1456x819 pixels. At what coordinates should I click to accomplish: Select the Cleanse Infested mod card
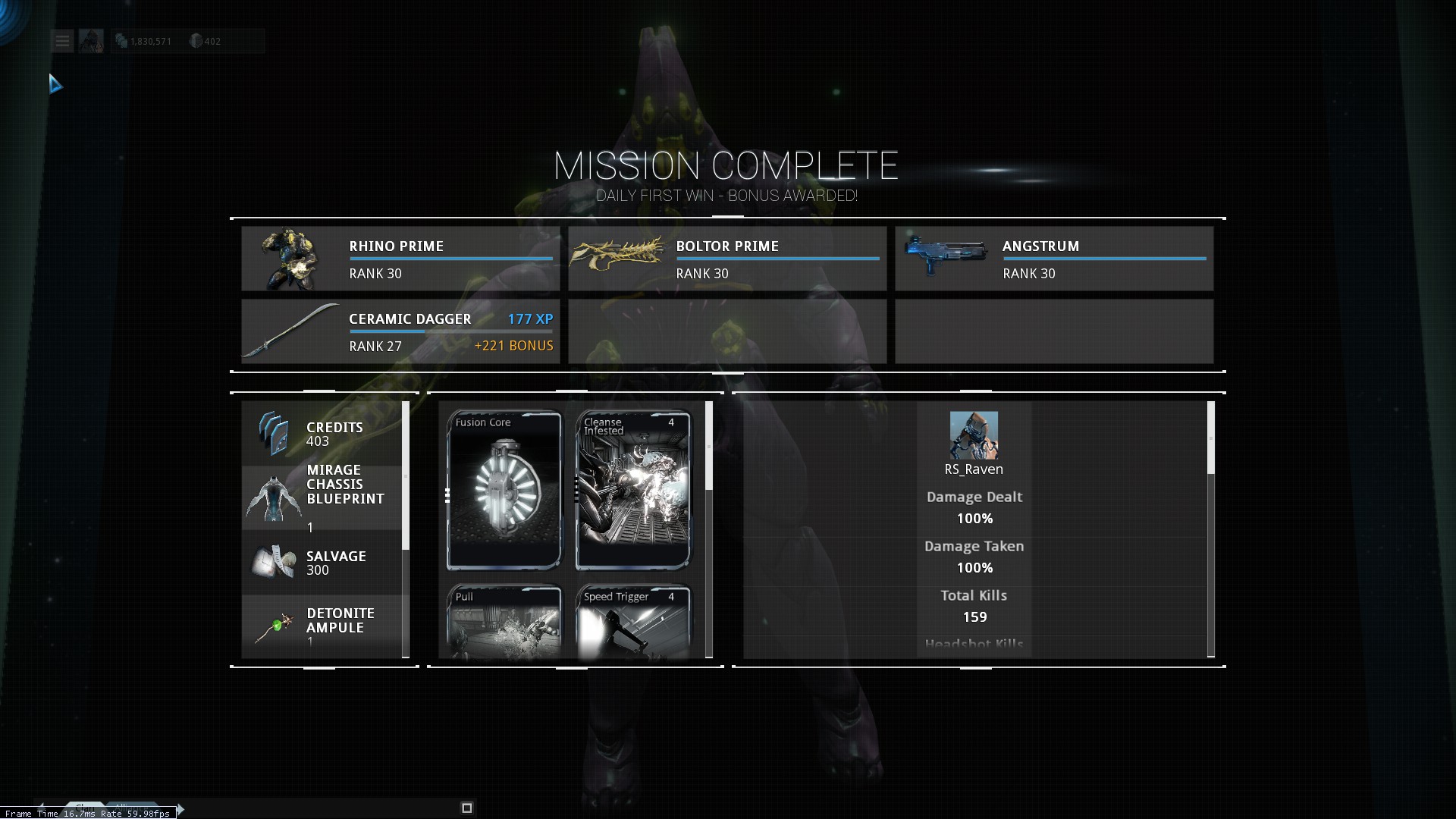coord(633,490)
